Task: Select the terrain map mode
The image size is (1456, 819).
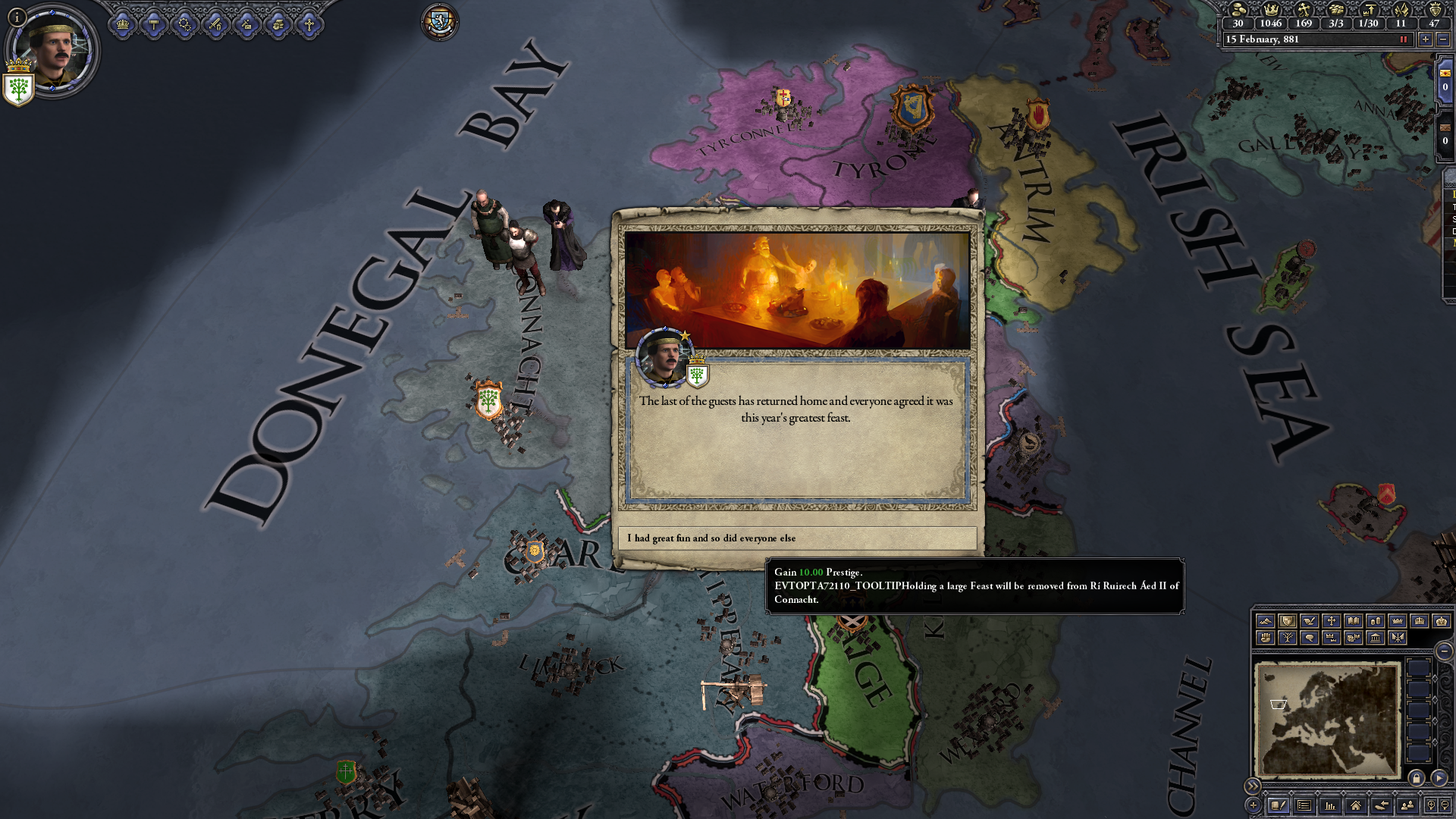Action: point(1266,620)
